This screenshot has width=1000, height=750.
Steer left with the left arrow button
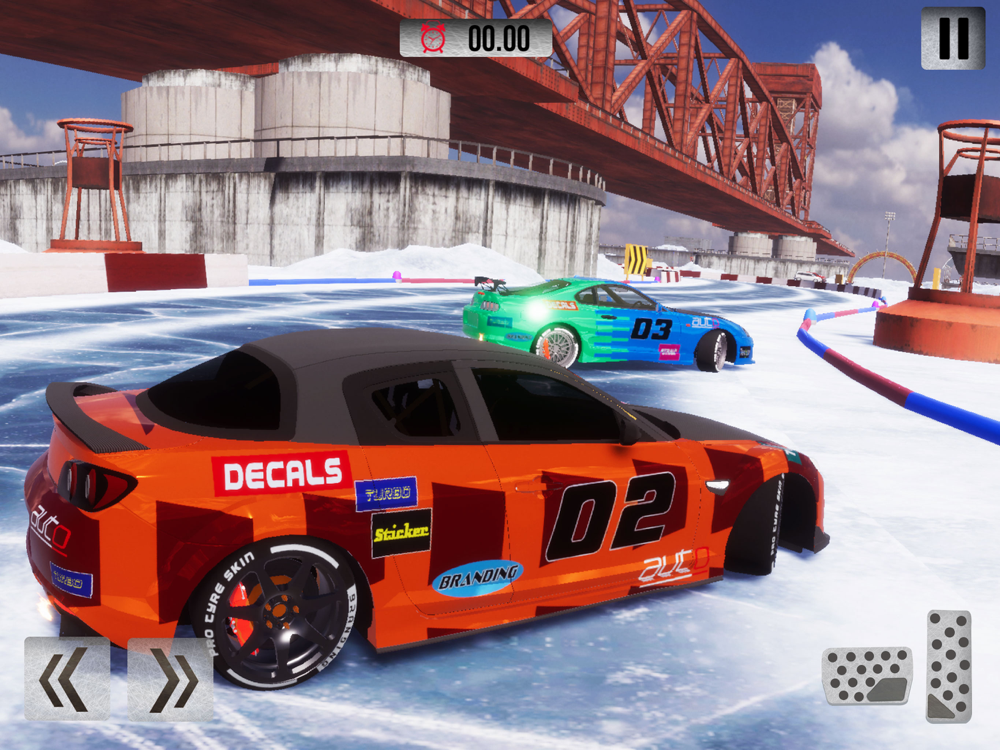[67, 679]
